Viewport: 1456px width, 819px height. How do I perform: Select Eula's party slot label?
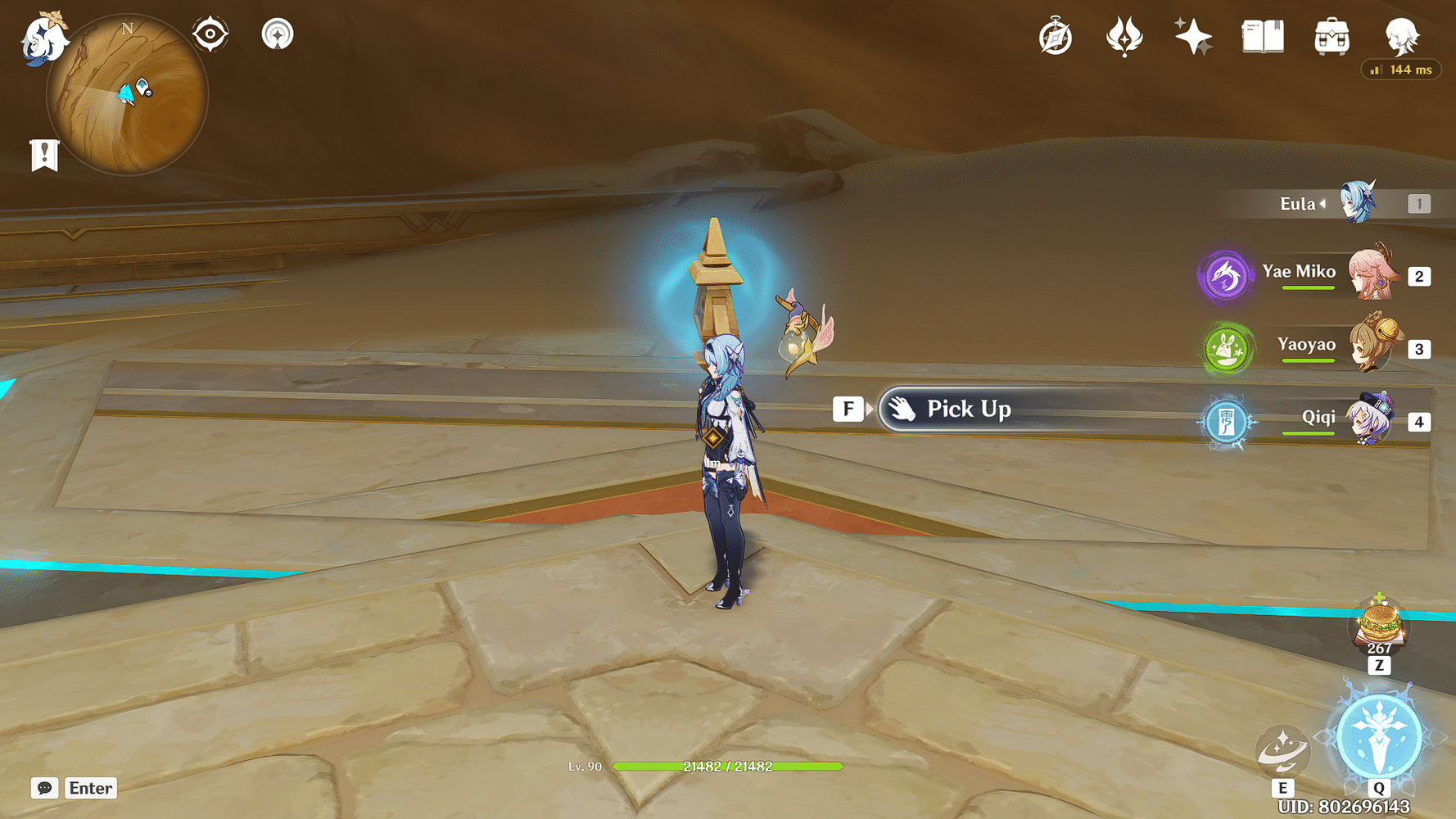point(1299,204)
